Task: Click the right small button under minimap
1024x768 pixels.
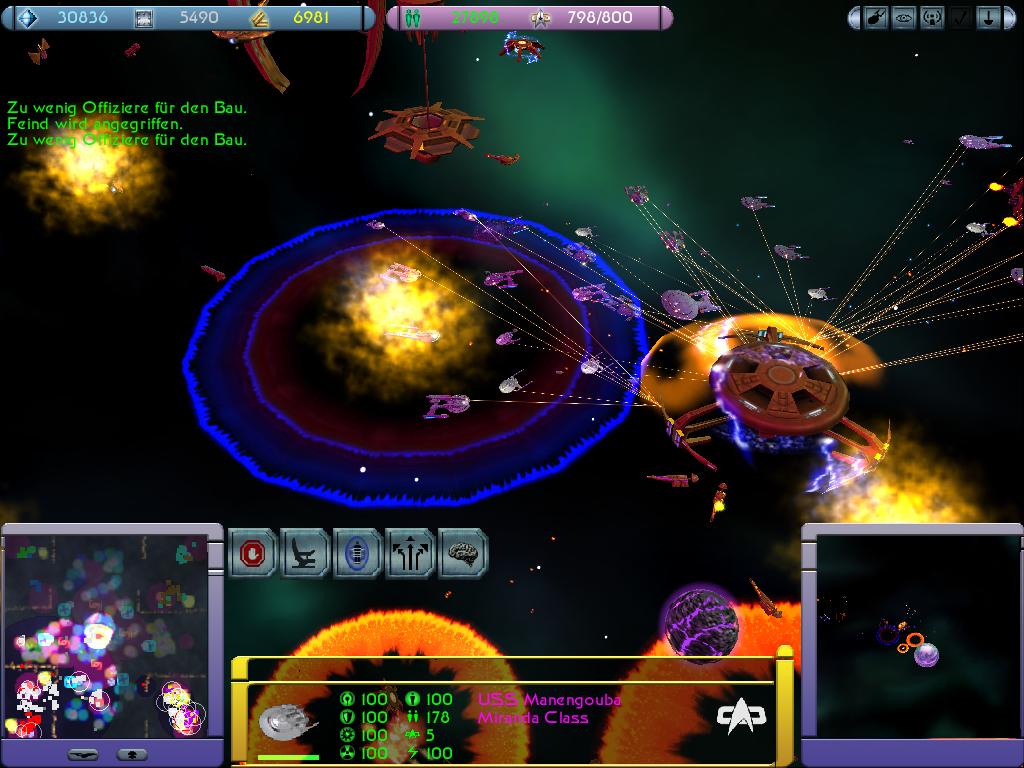Action: [131, 753]
